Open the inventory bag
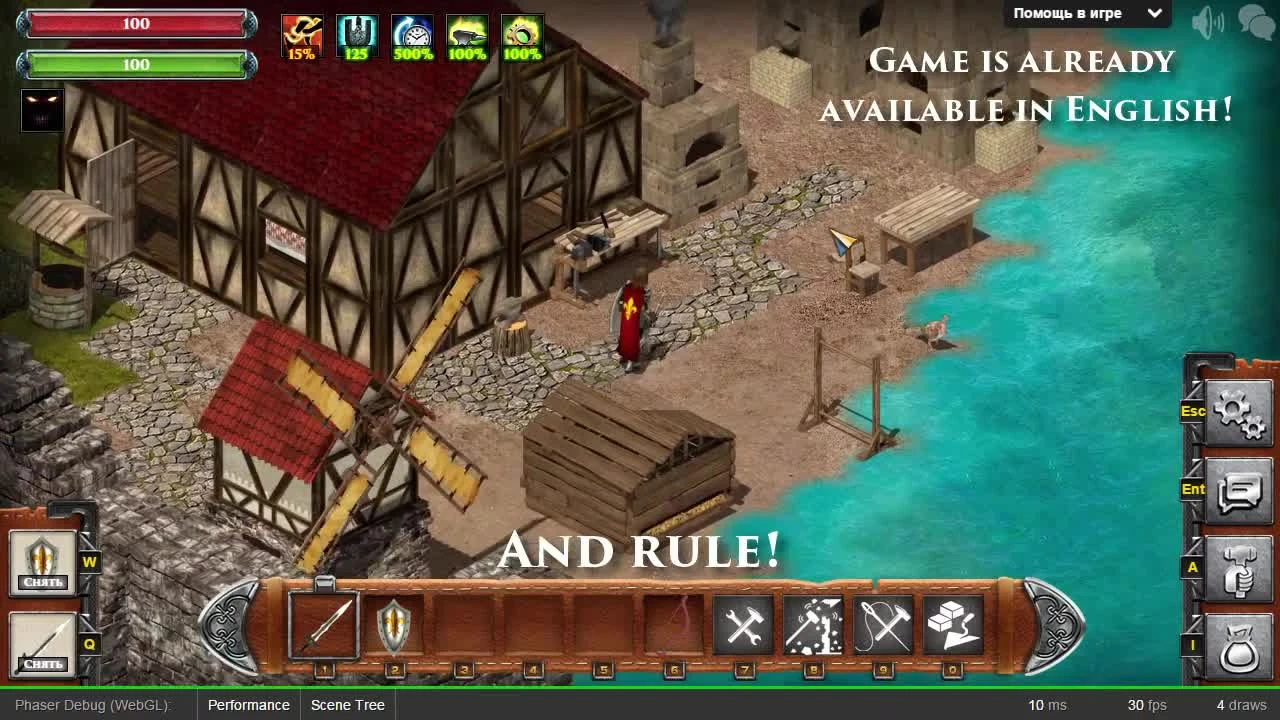The height and width of the screenshot is (720, 1280). 1240,645
